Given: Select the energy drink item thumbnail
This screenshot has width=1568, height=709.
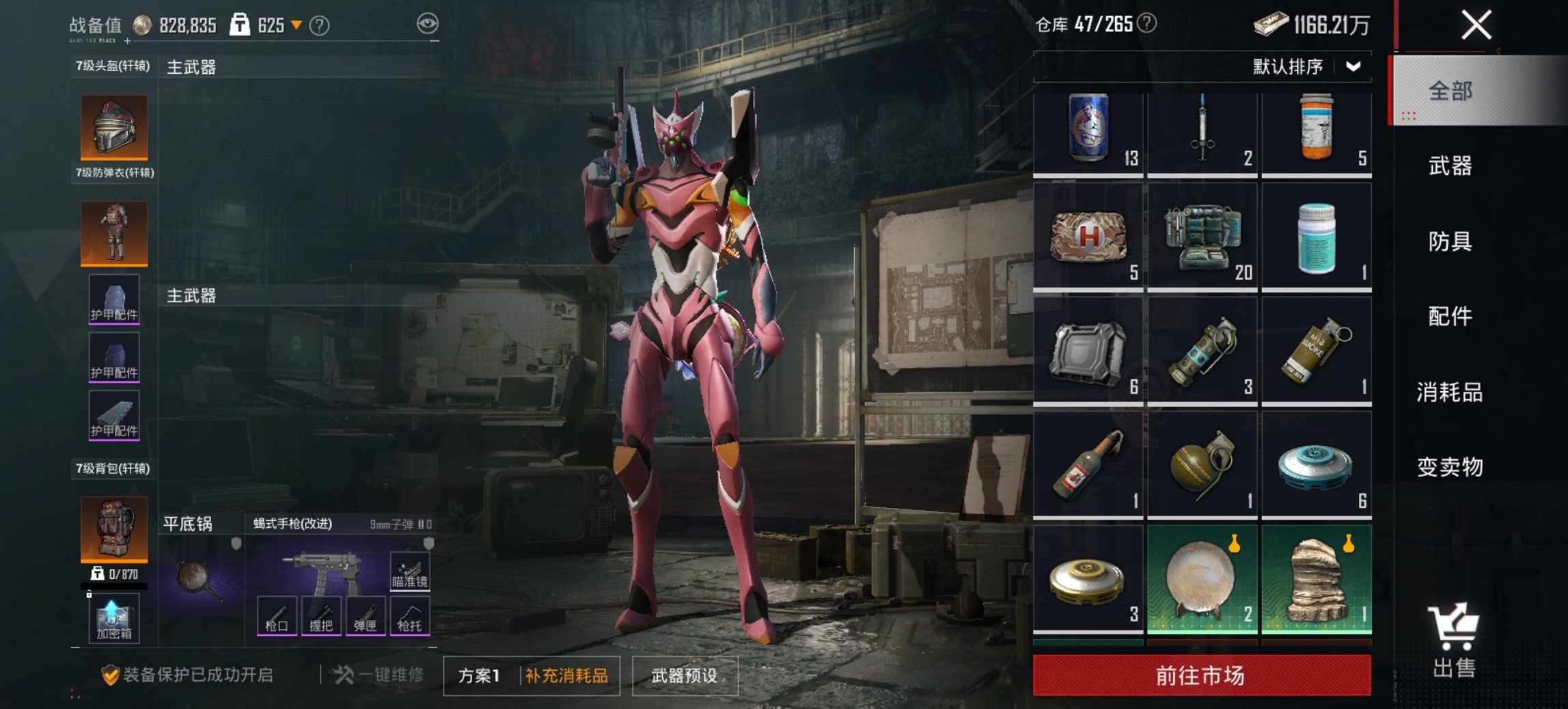Looking at the screenshot, I should tap(1089, 127).
